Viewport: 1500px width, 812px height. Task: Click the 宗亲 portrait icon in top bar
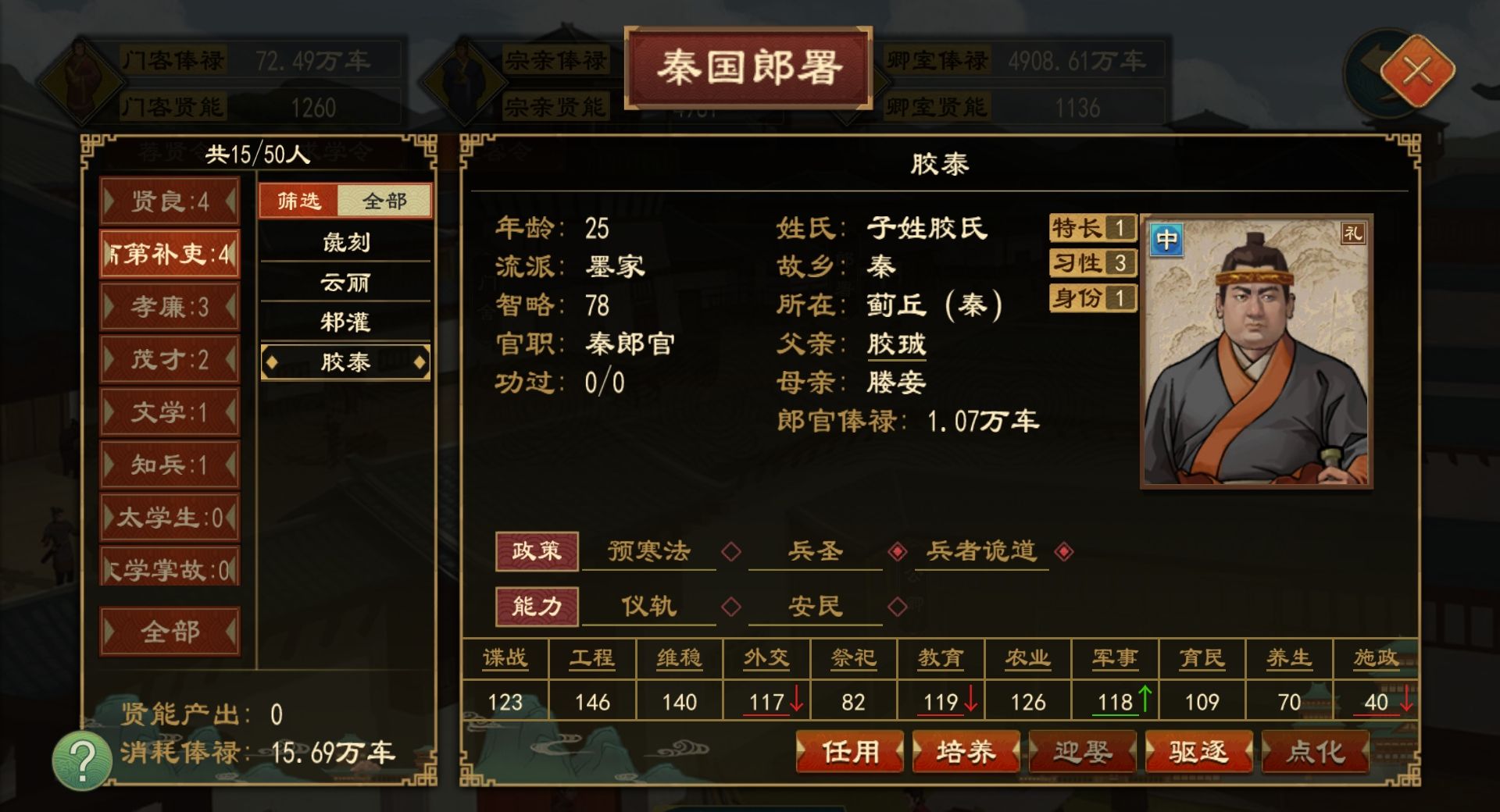tap(462, 80)
